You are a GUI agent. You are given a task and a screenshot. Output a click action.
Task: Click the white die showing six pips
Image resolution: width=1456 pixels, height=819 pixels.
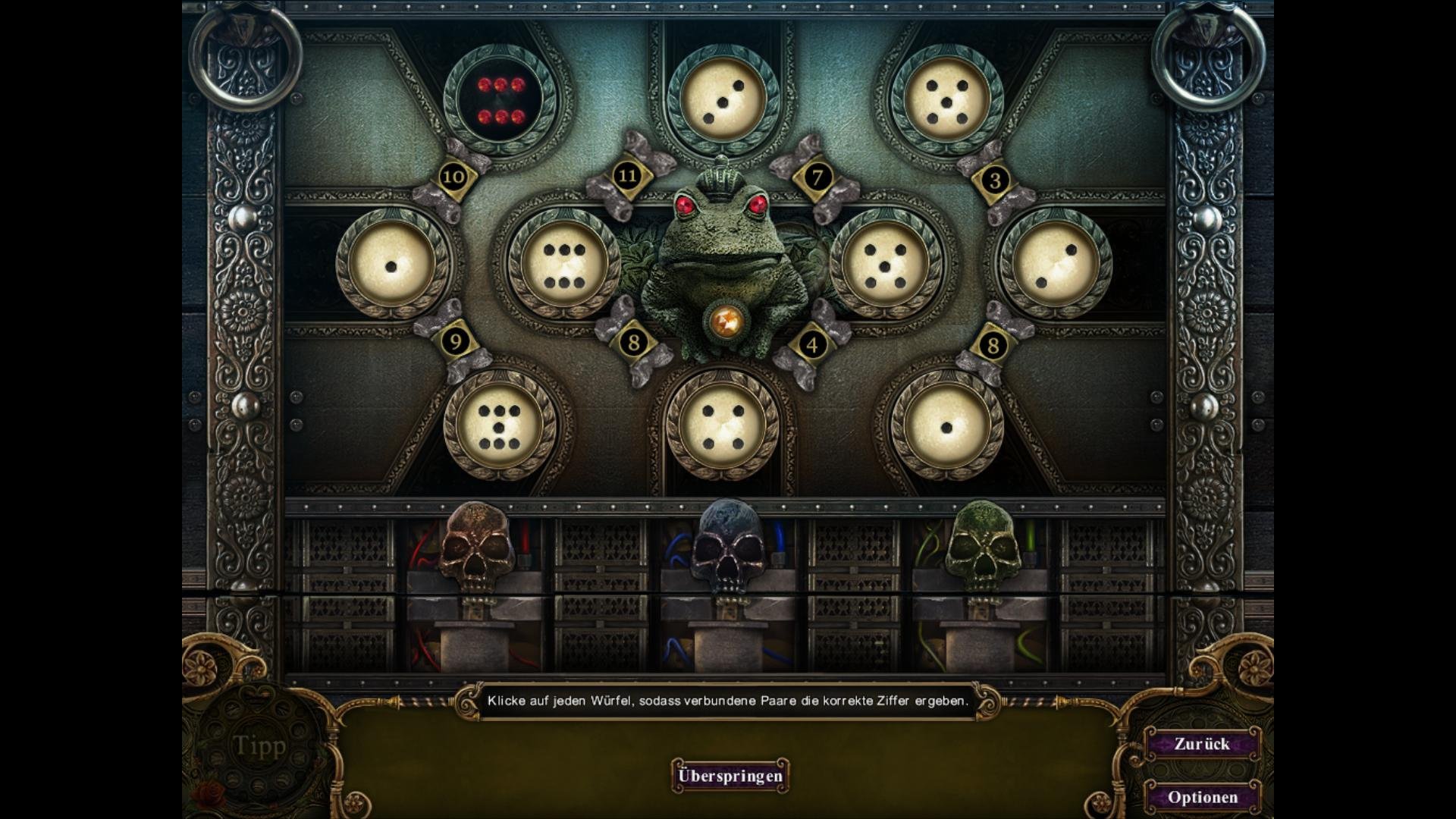click(564, 265)
